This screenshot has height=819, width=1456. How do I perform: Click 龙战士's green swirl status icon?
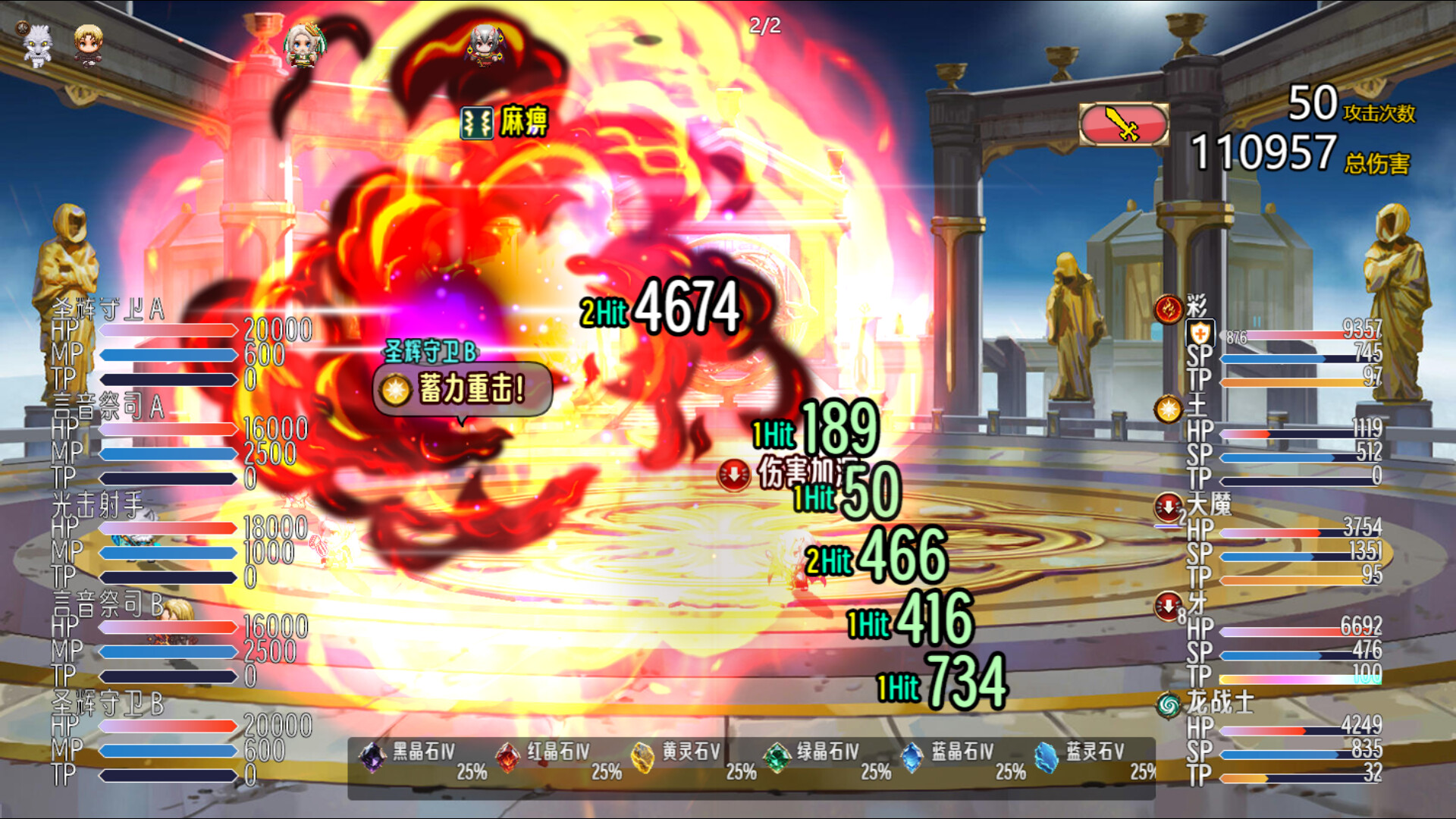coord(1169,705)
